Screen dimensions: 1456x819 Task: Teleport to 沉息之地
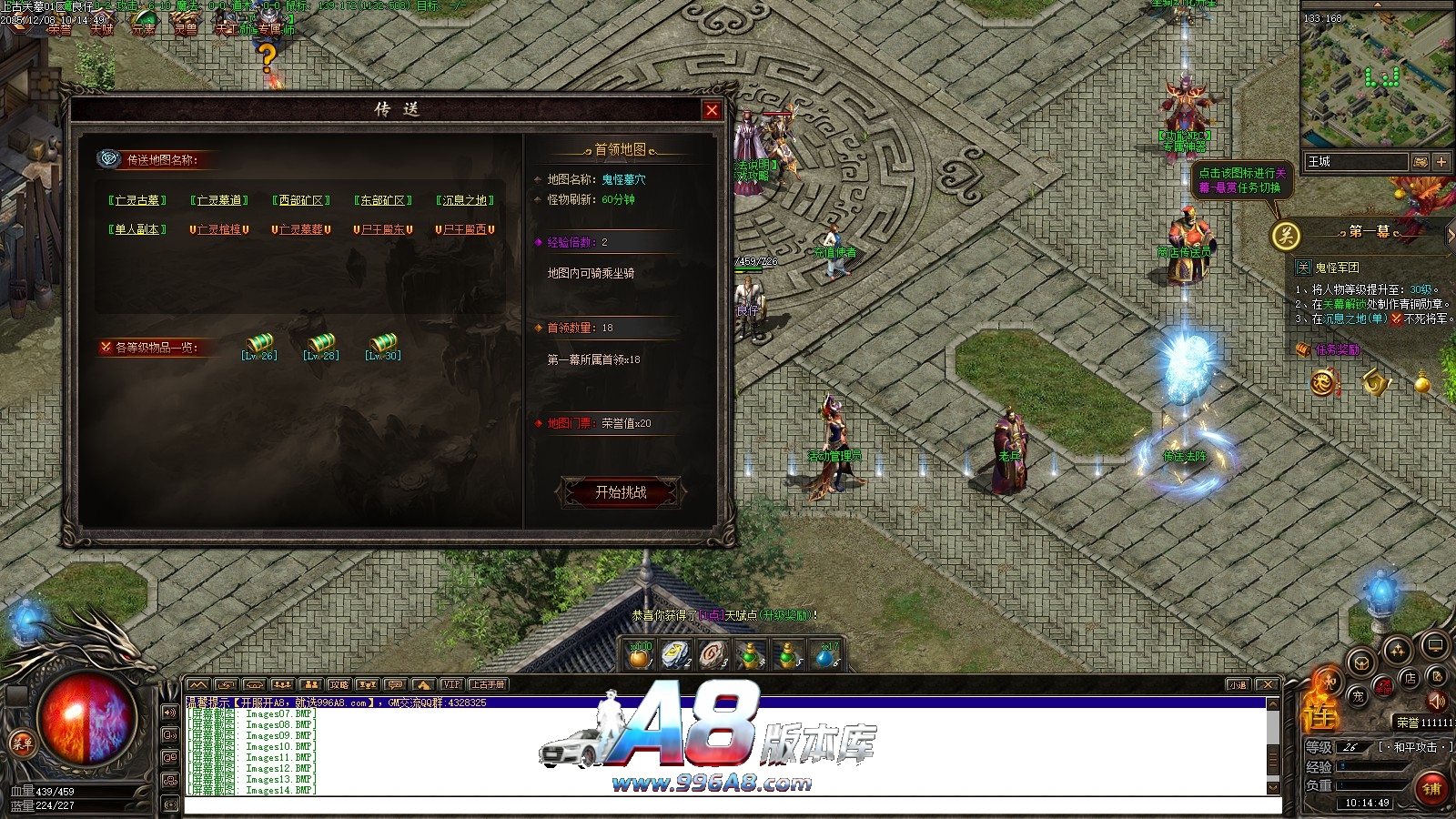click(465, 200)
